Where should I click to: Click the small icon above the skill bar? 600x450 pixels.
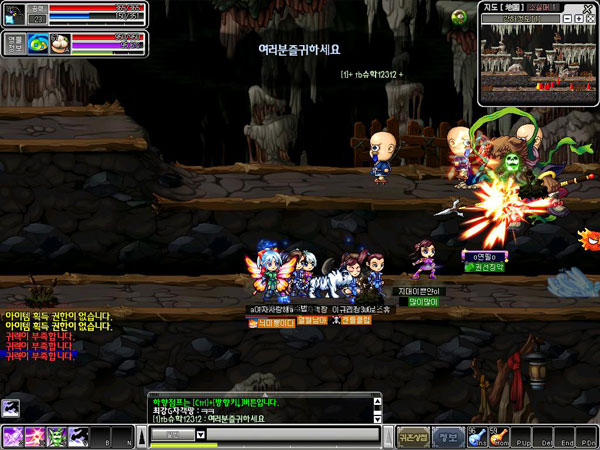(10, 406)
